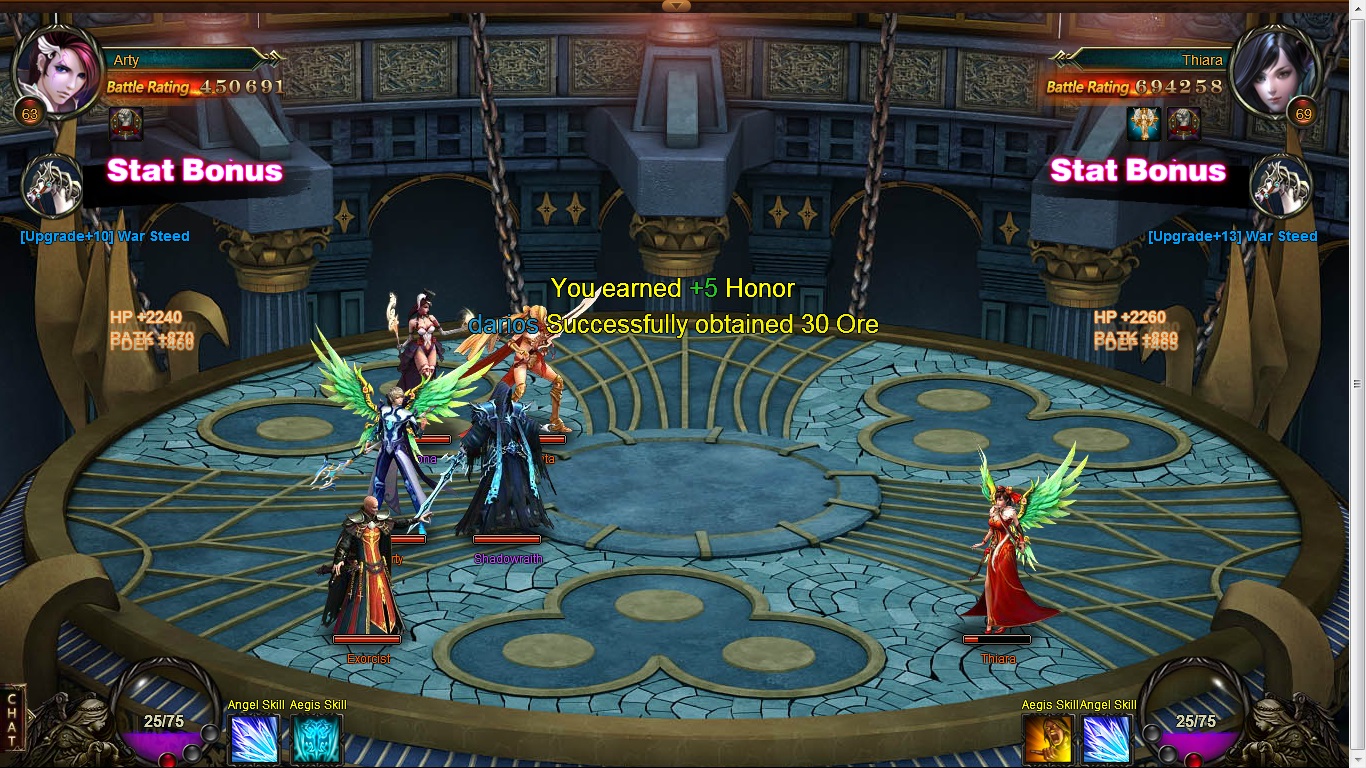Inspect Thiara's War Steed mount icon
1366x768 pixels.
[x=1281, y=188]
